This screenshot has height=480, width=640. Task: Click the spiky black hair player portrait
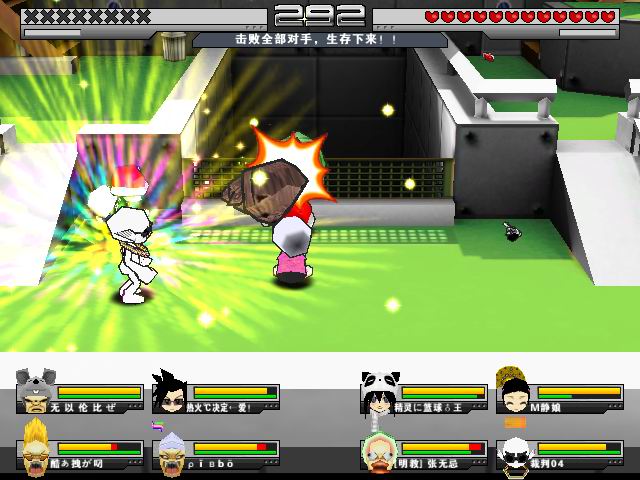[x=169, y=392]
